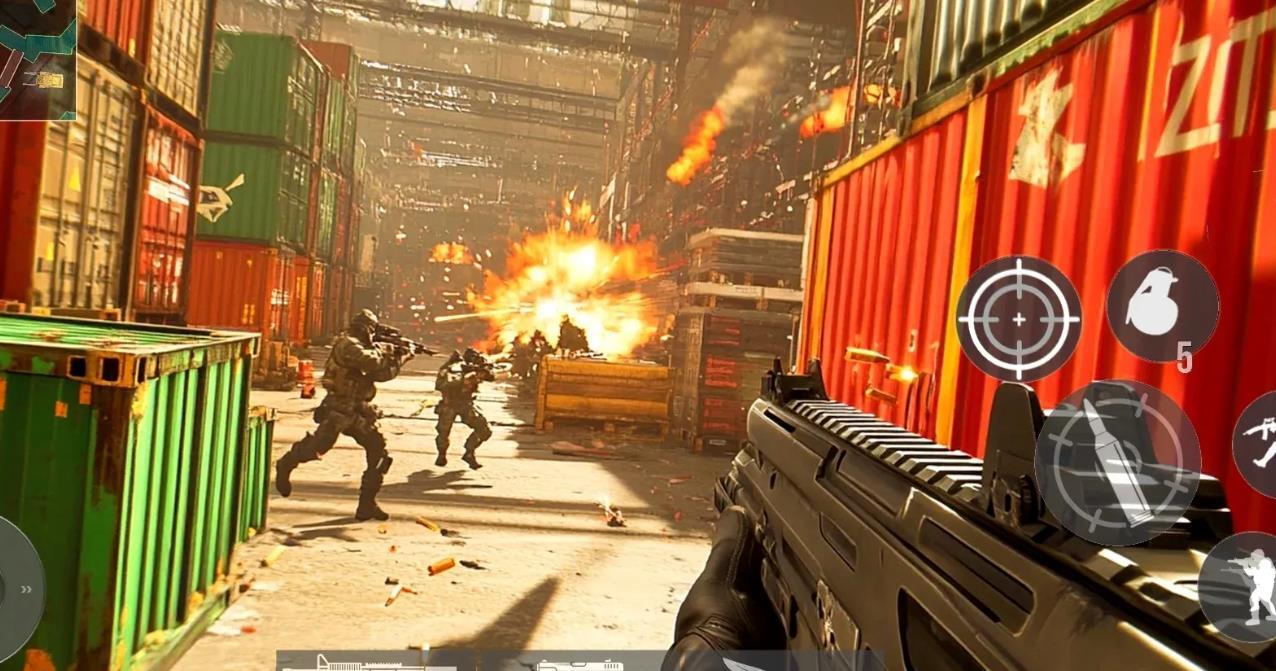Select the primary rifle weapon slot
The image size is (1276, 671).
[370, 662]
